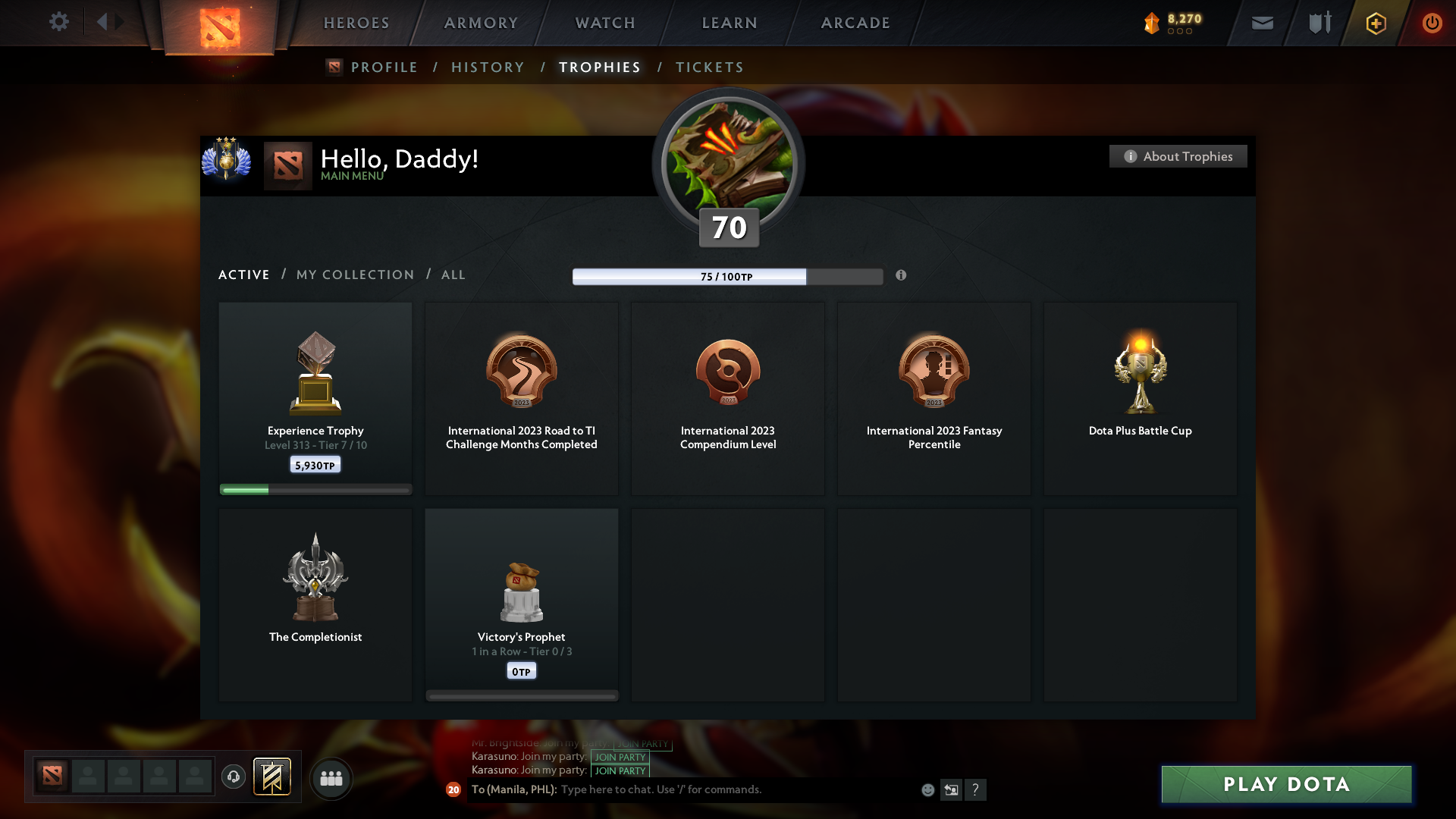Toggle the shuffle/replay icon beside chat emoticon
1456x819 pixels.
click(952, 789)
